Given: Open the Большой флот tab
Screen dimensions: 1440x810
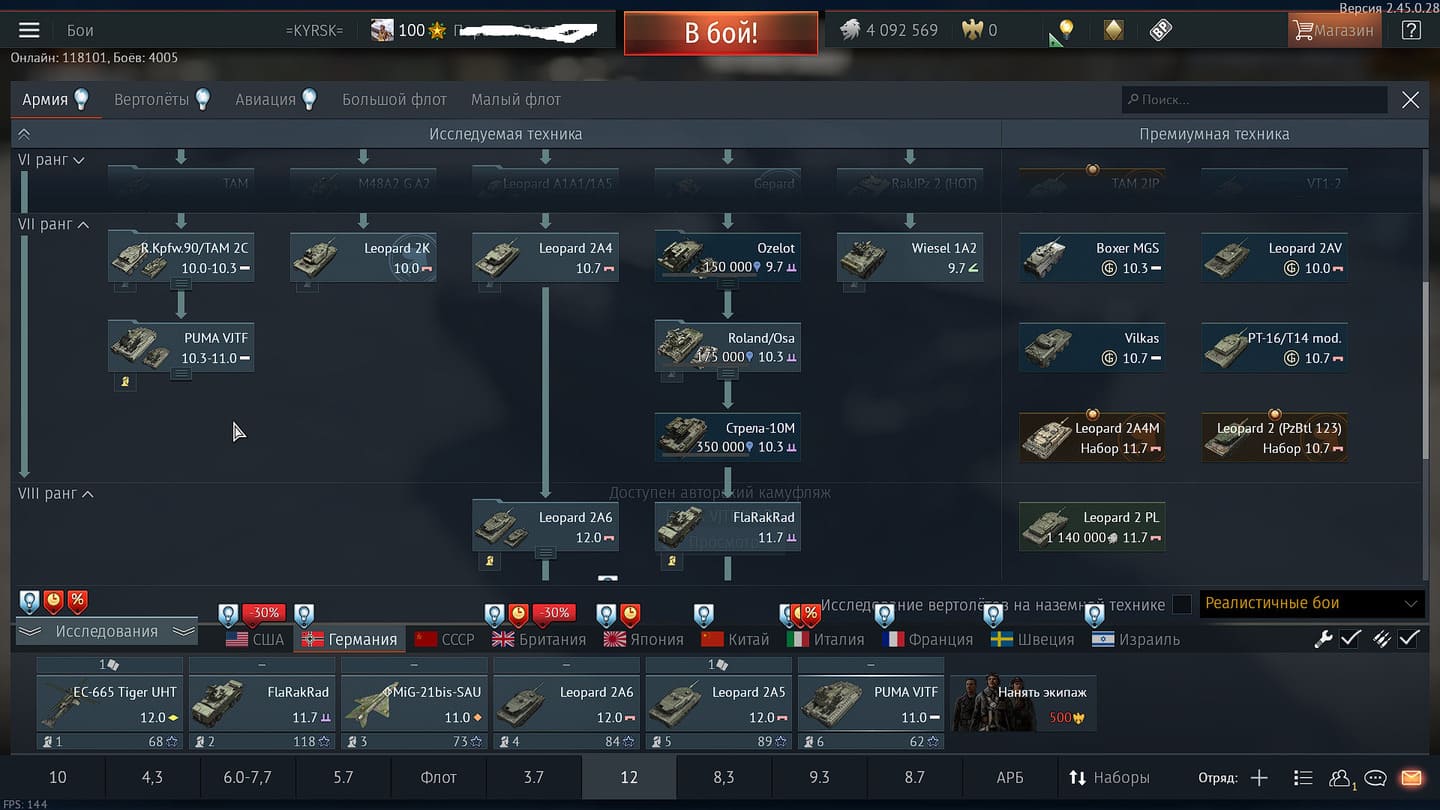Looking at the screenshot, I should tap(394, 99).
